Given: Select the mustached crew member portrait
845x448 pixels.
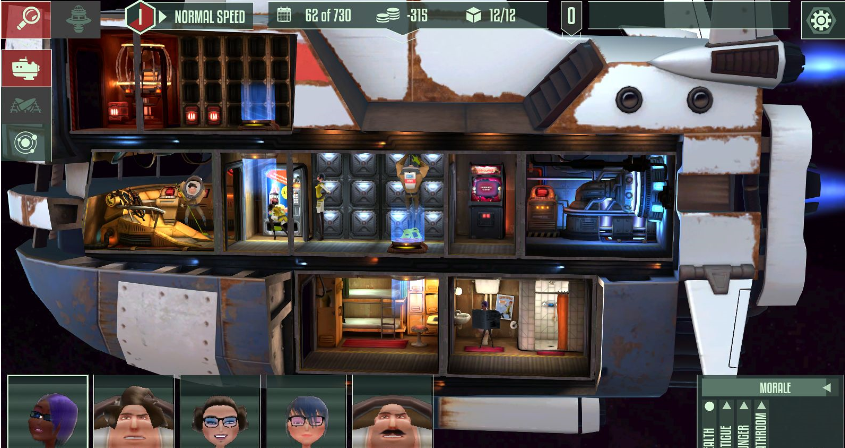Looking at the screenshot, I should tap(392, 413).
